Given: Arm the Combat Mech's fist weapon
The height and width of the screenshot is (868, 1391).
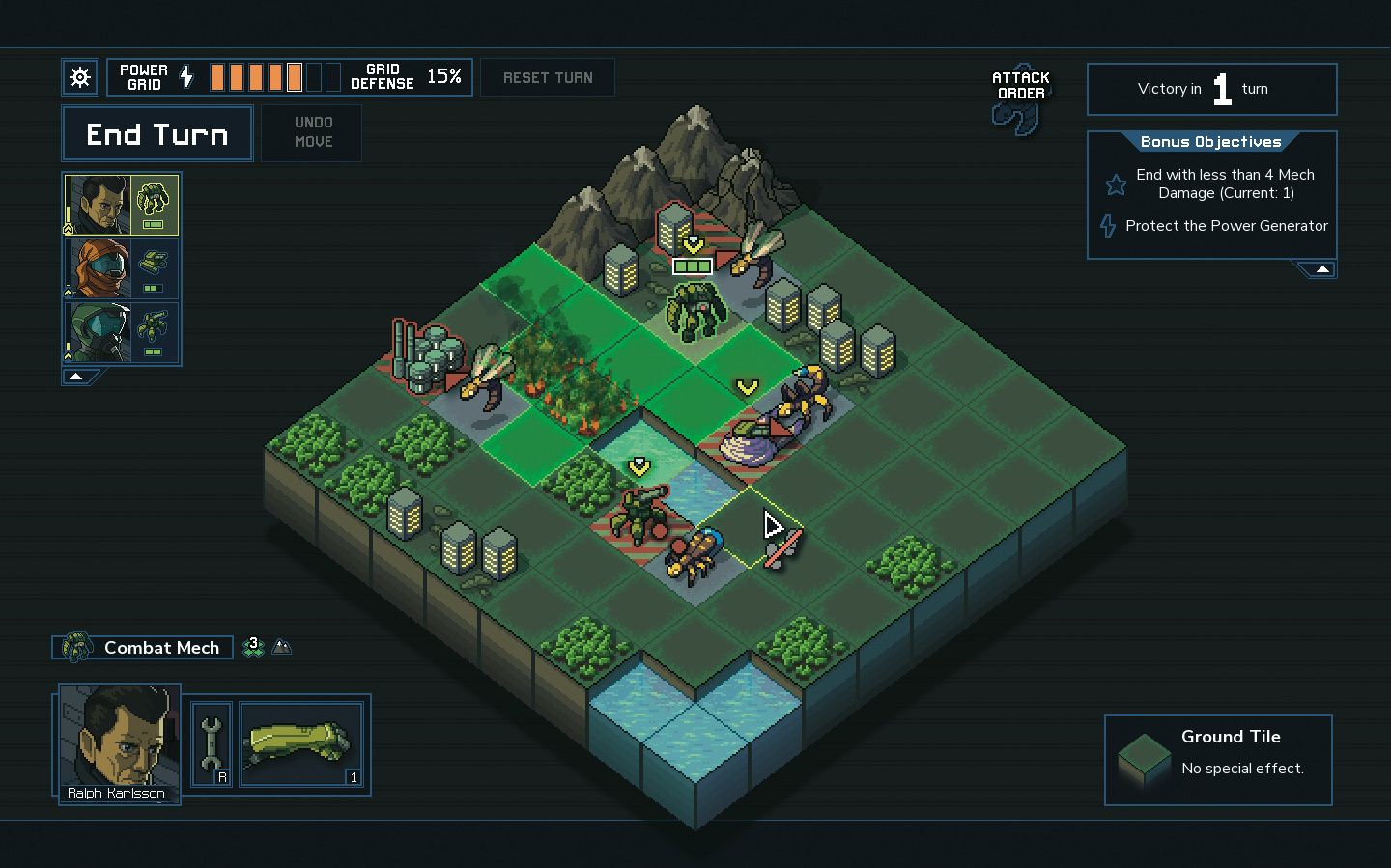Looking at the screenshot, I should pos(301,744).
